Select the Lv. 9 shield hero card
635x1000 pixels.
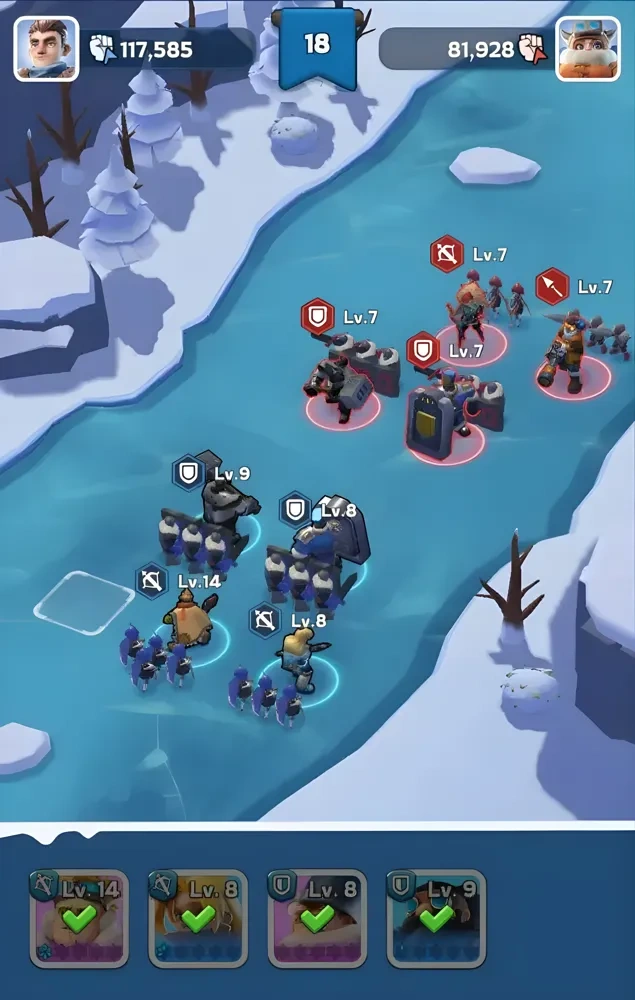[x=436, y=918]
